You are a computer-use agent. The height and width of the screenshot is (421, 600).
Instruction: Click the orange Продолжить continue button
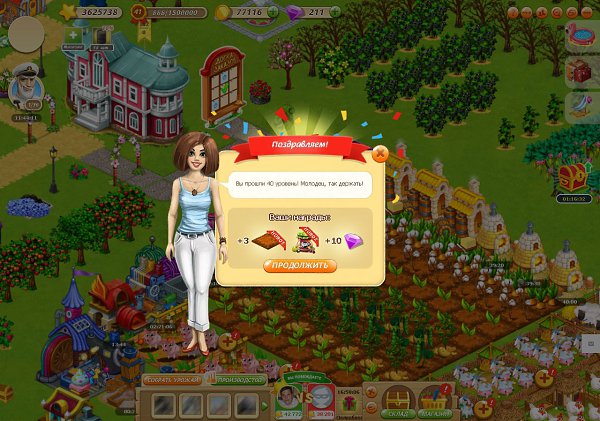tap(300, 266)
